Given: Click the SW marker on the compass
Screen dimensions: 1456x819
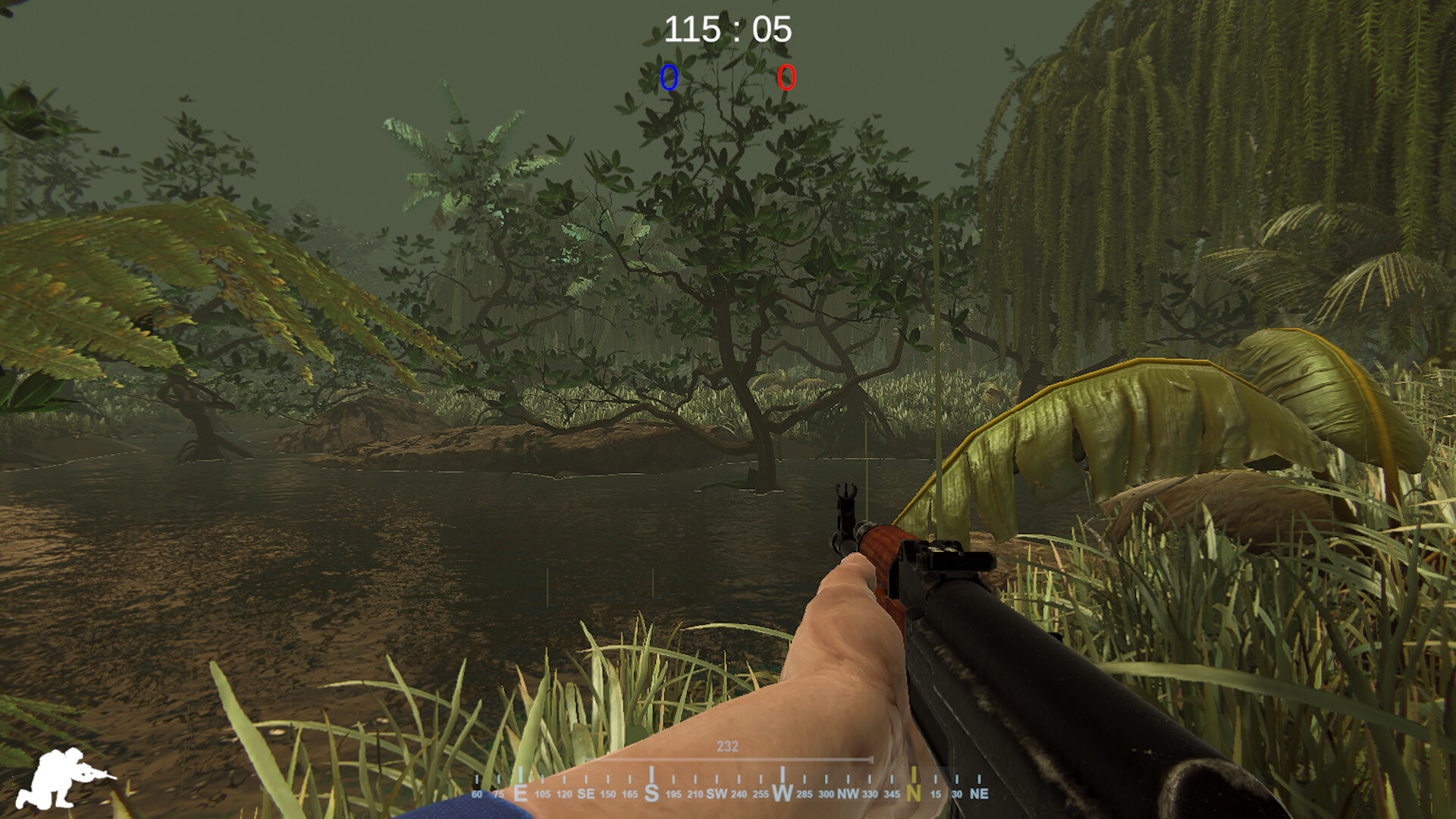Looking at the screenshot, I should coord(718,793).
